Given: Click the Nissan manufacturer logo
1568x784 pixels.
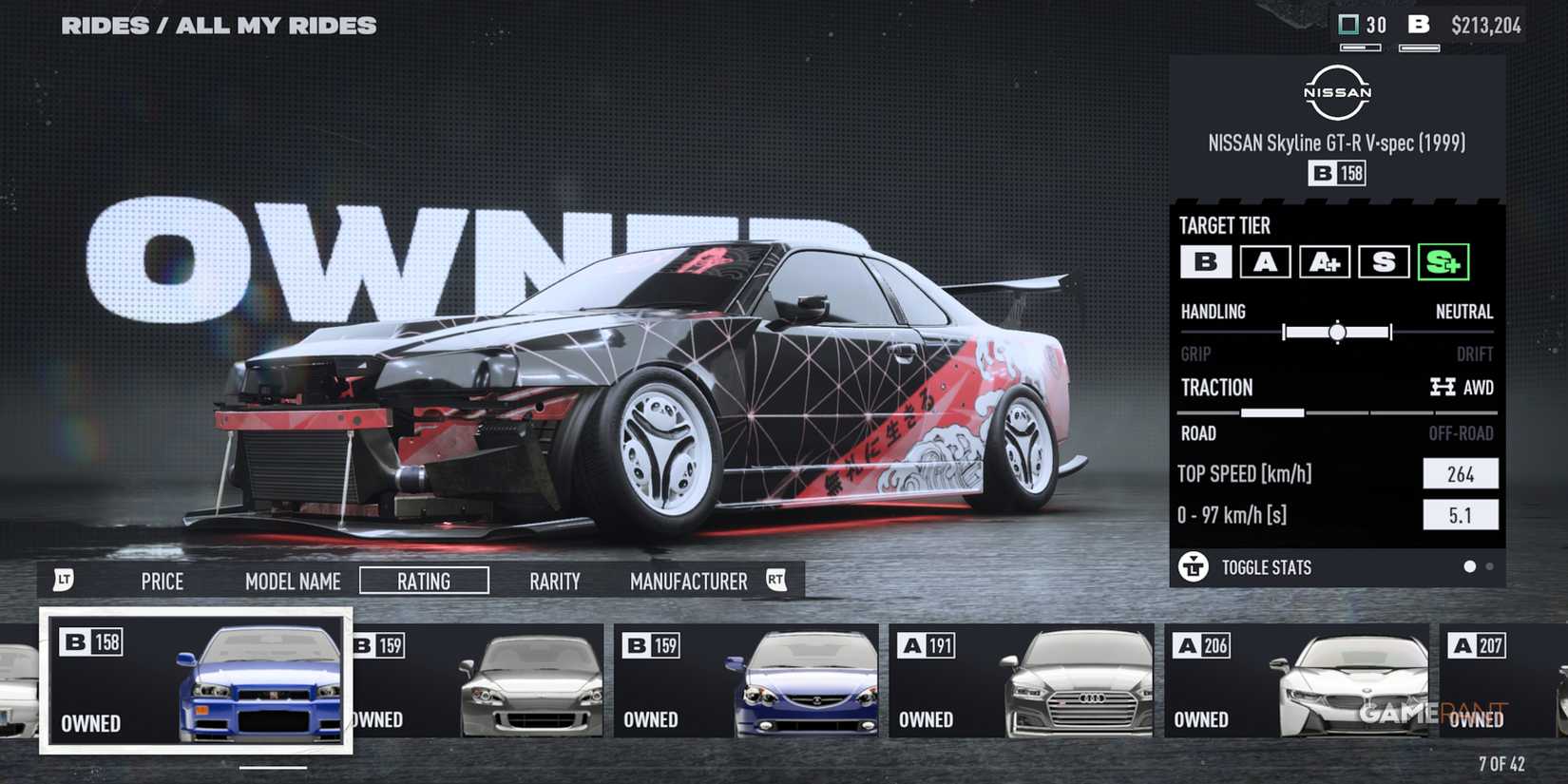Looking at the screenshot, I should point(1335,90).
